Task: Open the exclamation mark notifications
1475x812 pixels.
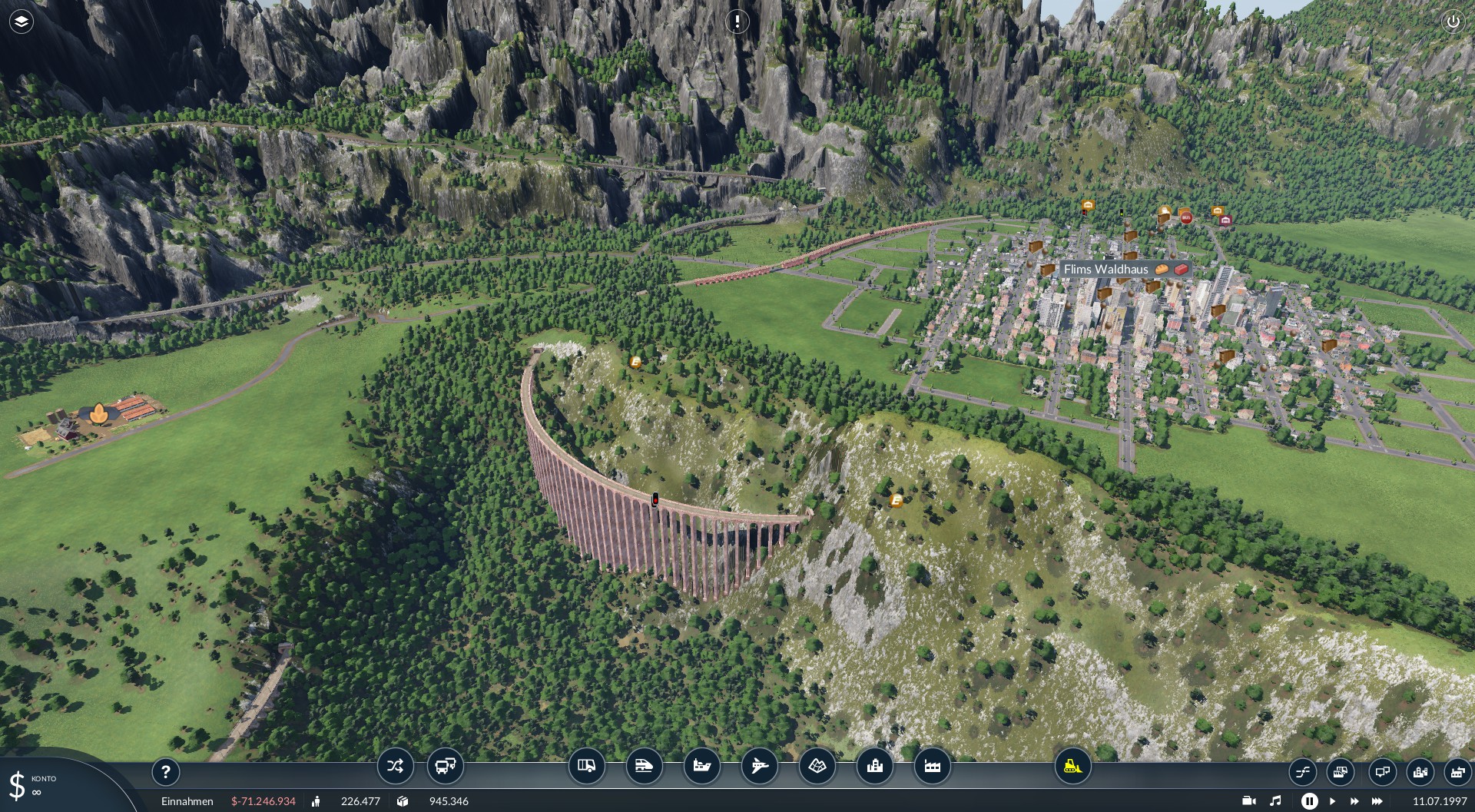Action: [x=737, y=22]
